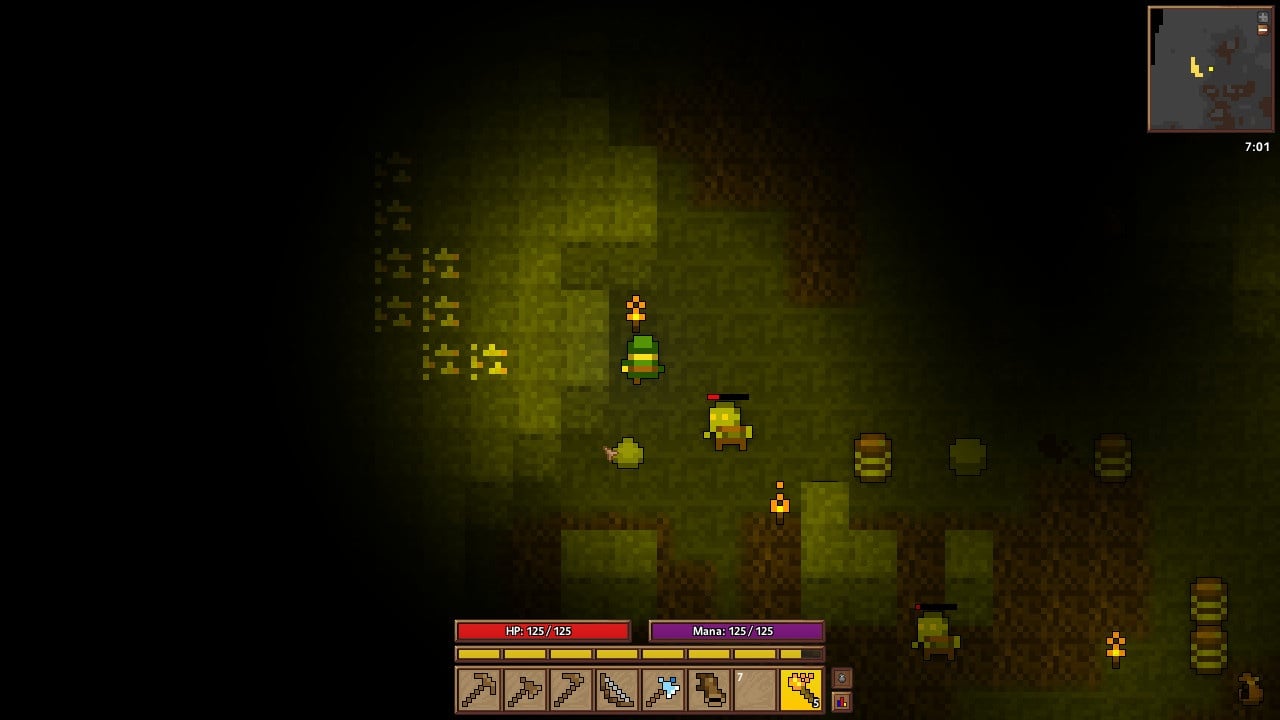Click the small bomb icon button

pyautogui.click(x=842, y=678)
